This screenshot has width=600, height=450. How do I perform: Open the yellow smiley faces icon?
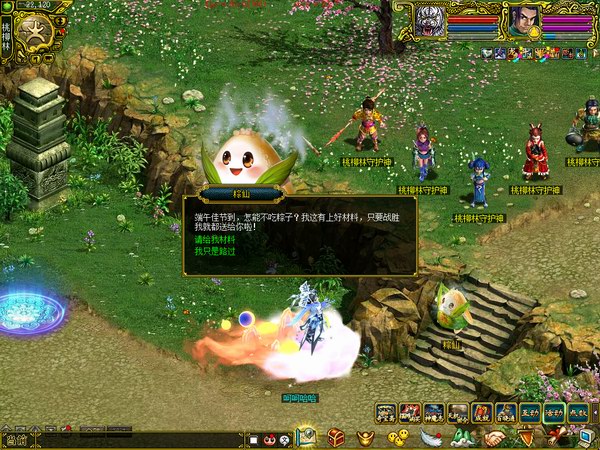(x=398, y=437)
